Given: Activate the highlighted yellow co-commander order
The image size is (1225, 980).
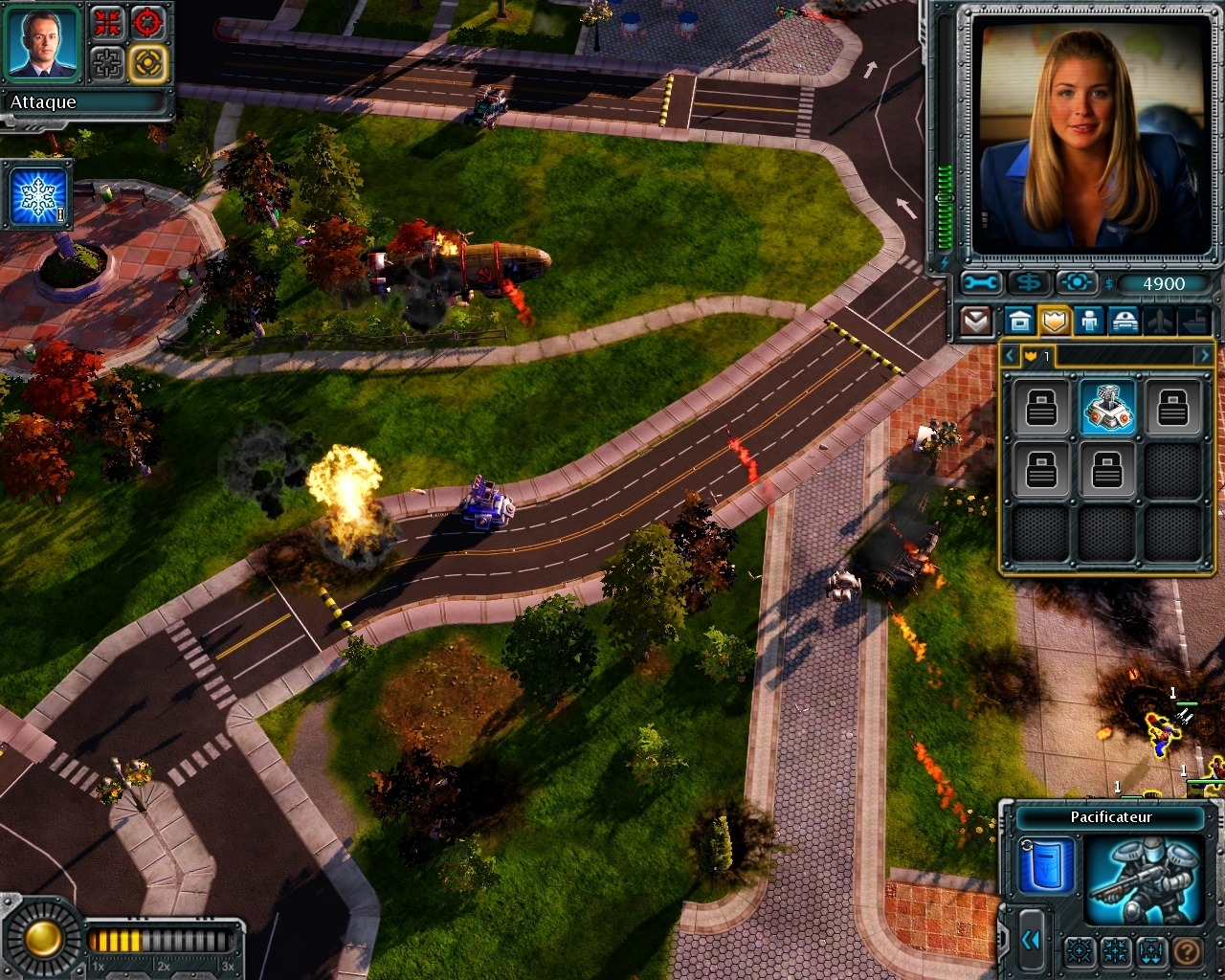Looking at the screenshot, I should pos(148,63).
